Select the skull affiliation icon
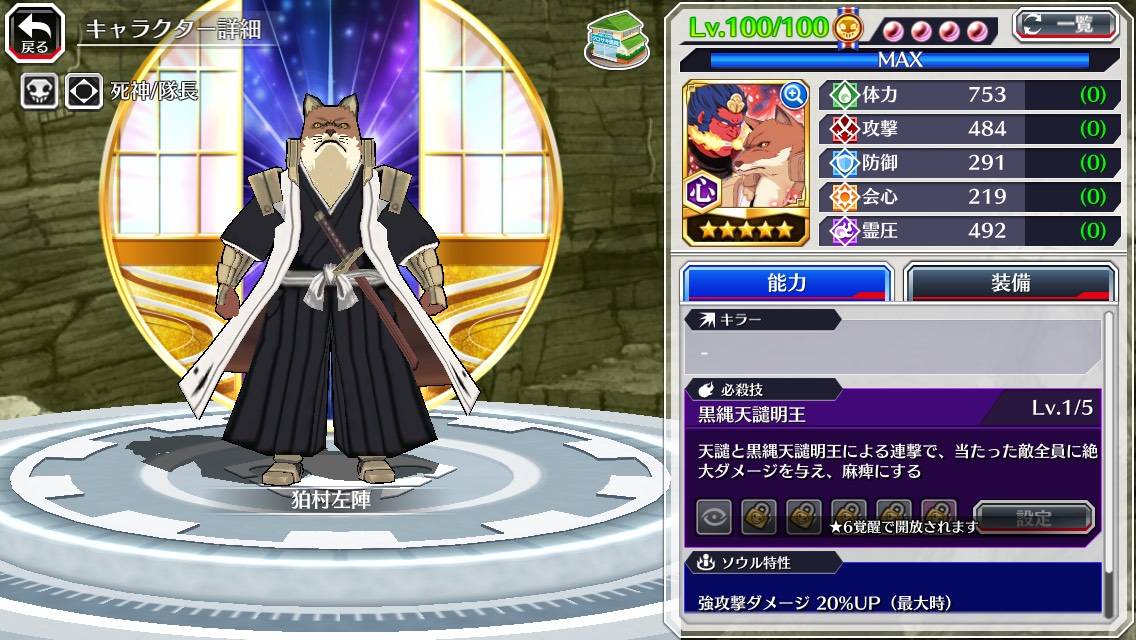The height and width of the screenshot is (640, 1136). coord(39,91)
